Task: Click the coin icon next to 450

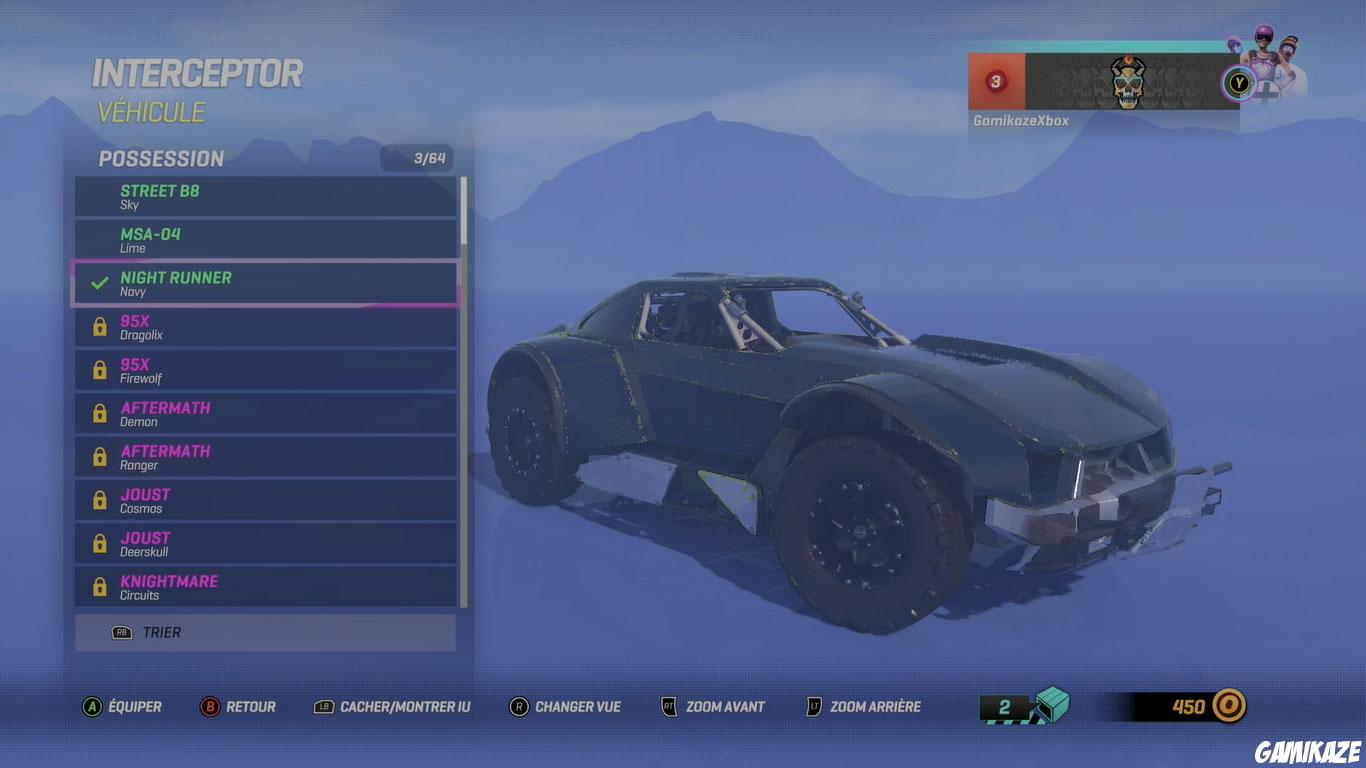Action: click(x=1228, y=706)
